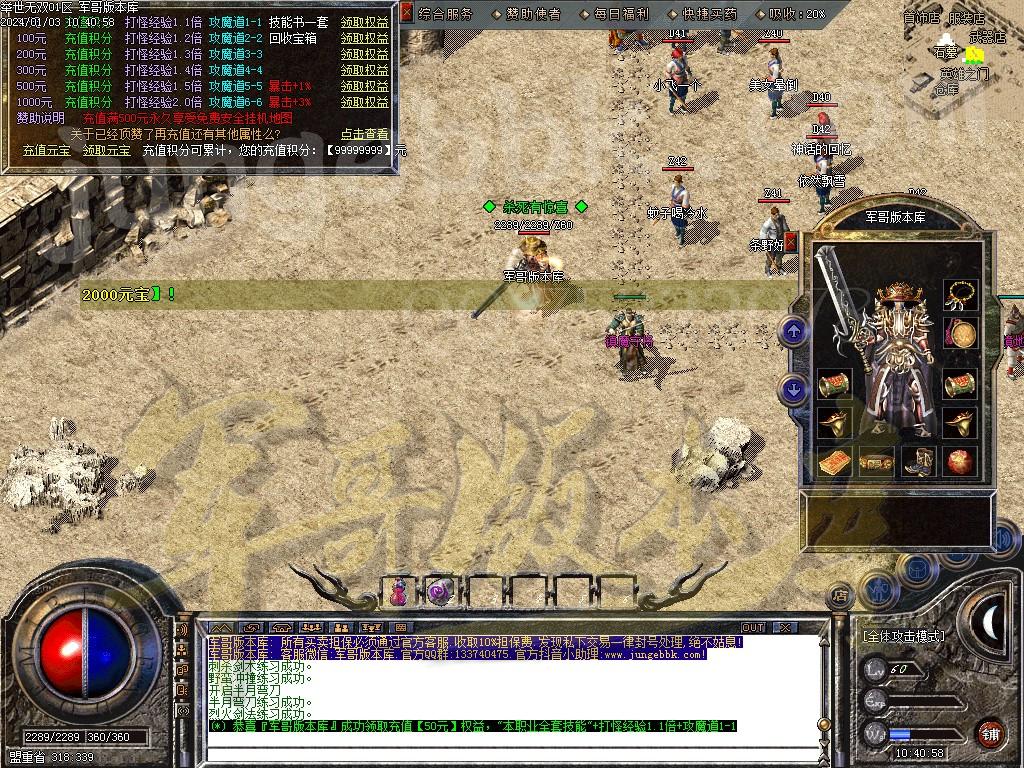Use the red potion in hotbar
Viewport: 1024px width, 768px height.
point(399,592)
